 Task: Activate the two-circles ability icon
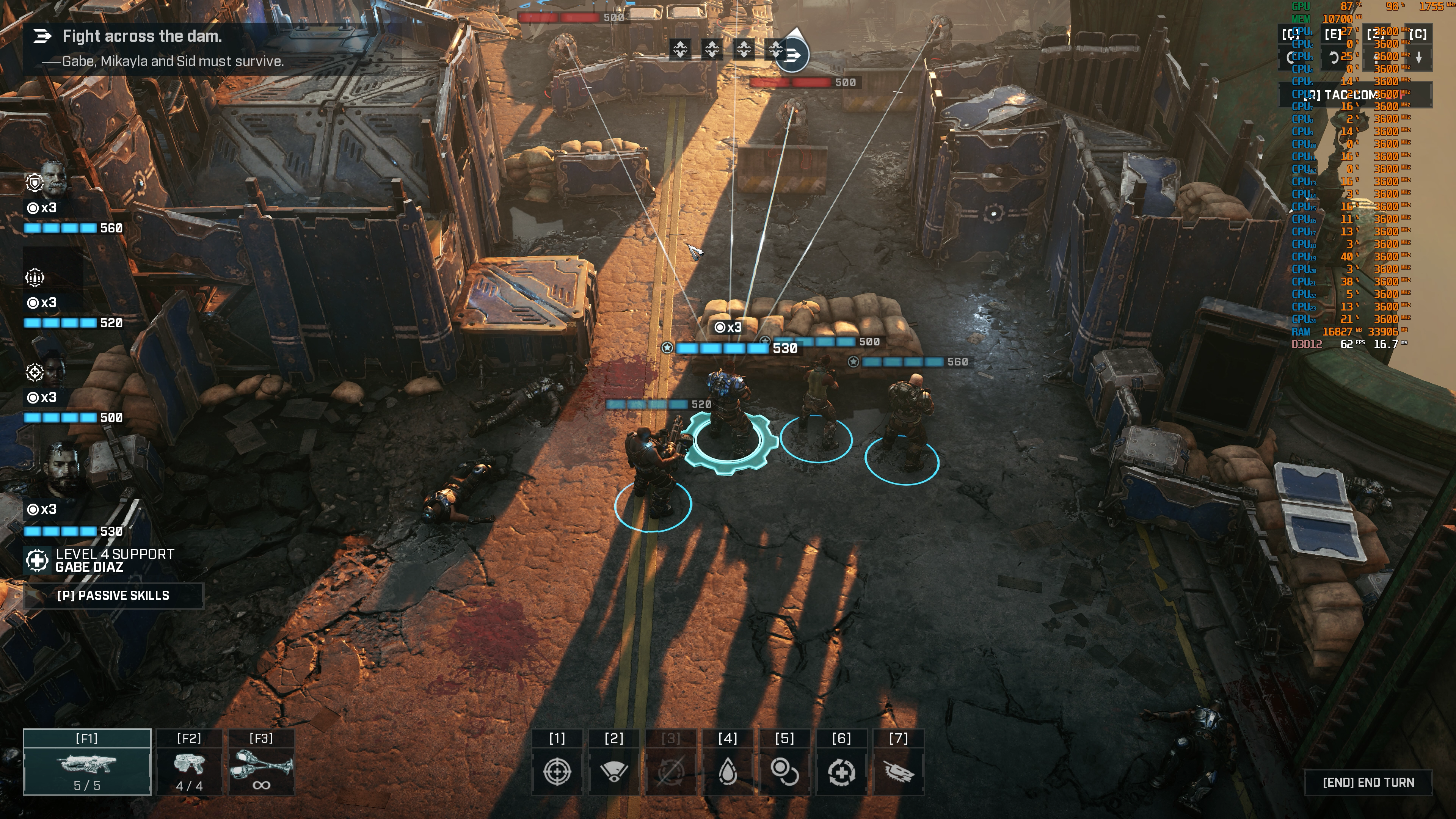(784, 771)
